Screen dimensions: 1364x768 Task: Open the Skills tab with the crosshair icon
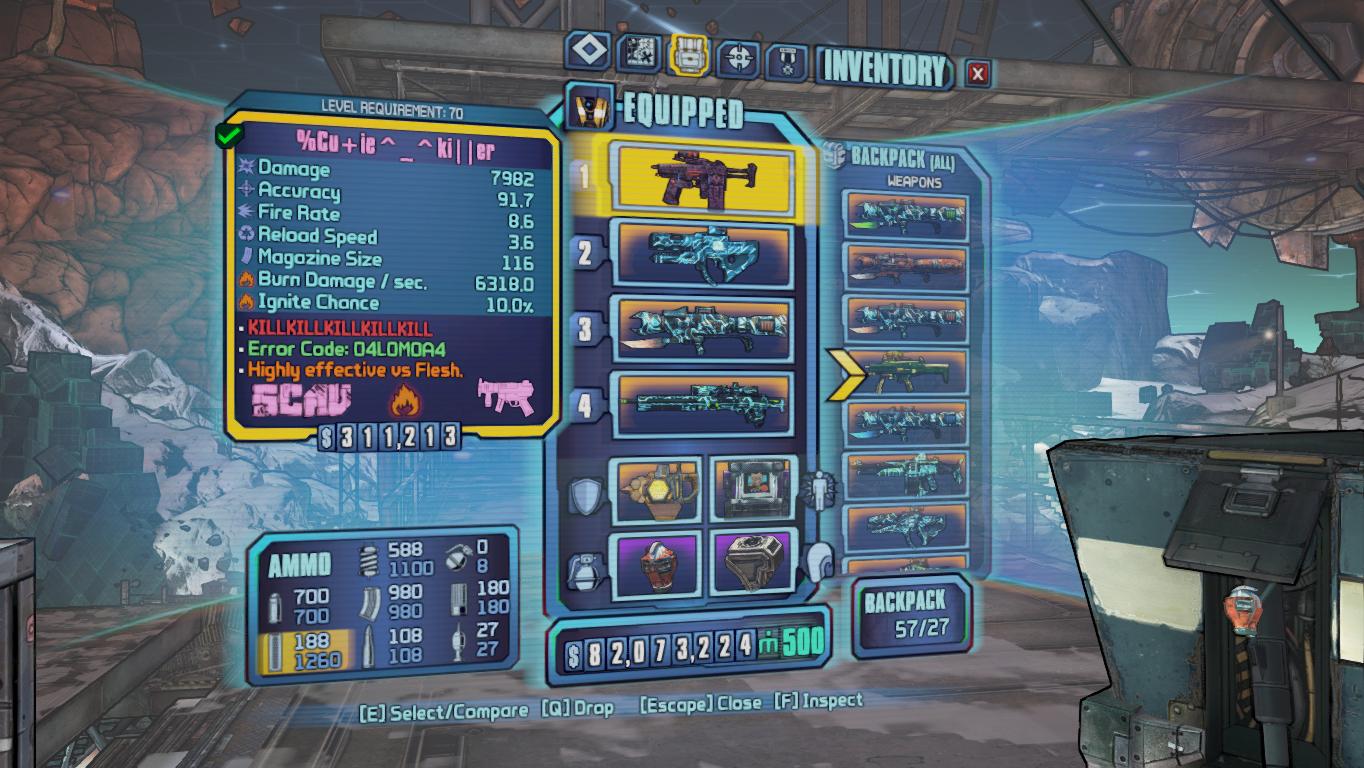[x=740, y=58]
